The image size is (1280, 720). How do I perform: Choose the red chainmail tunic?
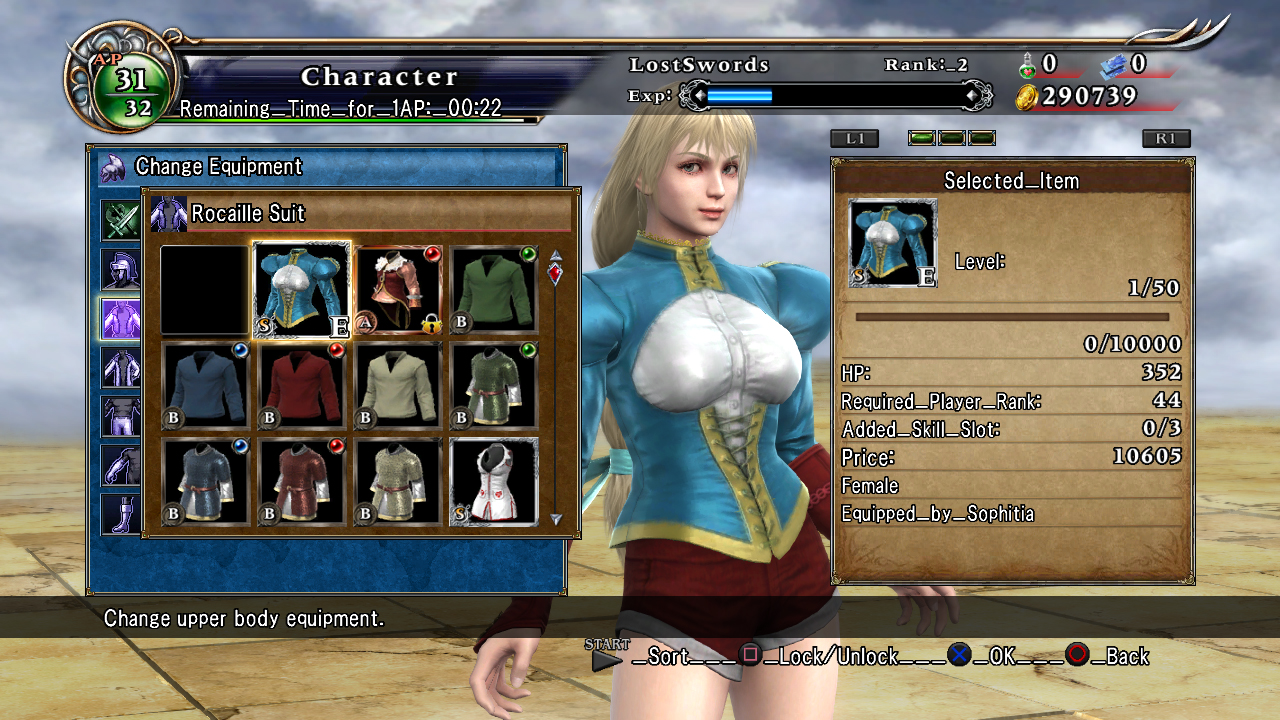click(x=301, y=482)
